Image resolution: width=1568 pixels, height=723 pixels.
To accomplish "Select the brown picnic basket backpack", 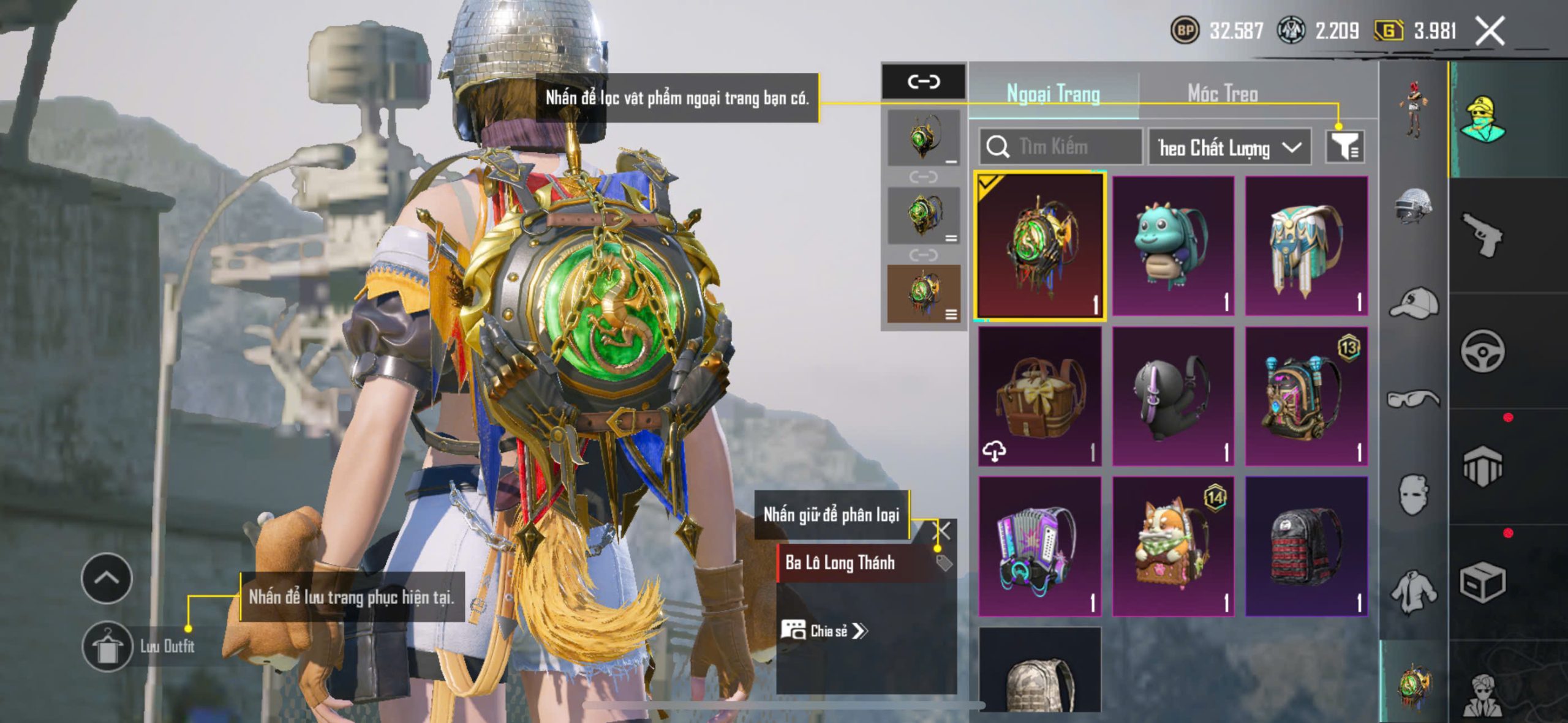I will pos(1039,396).
